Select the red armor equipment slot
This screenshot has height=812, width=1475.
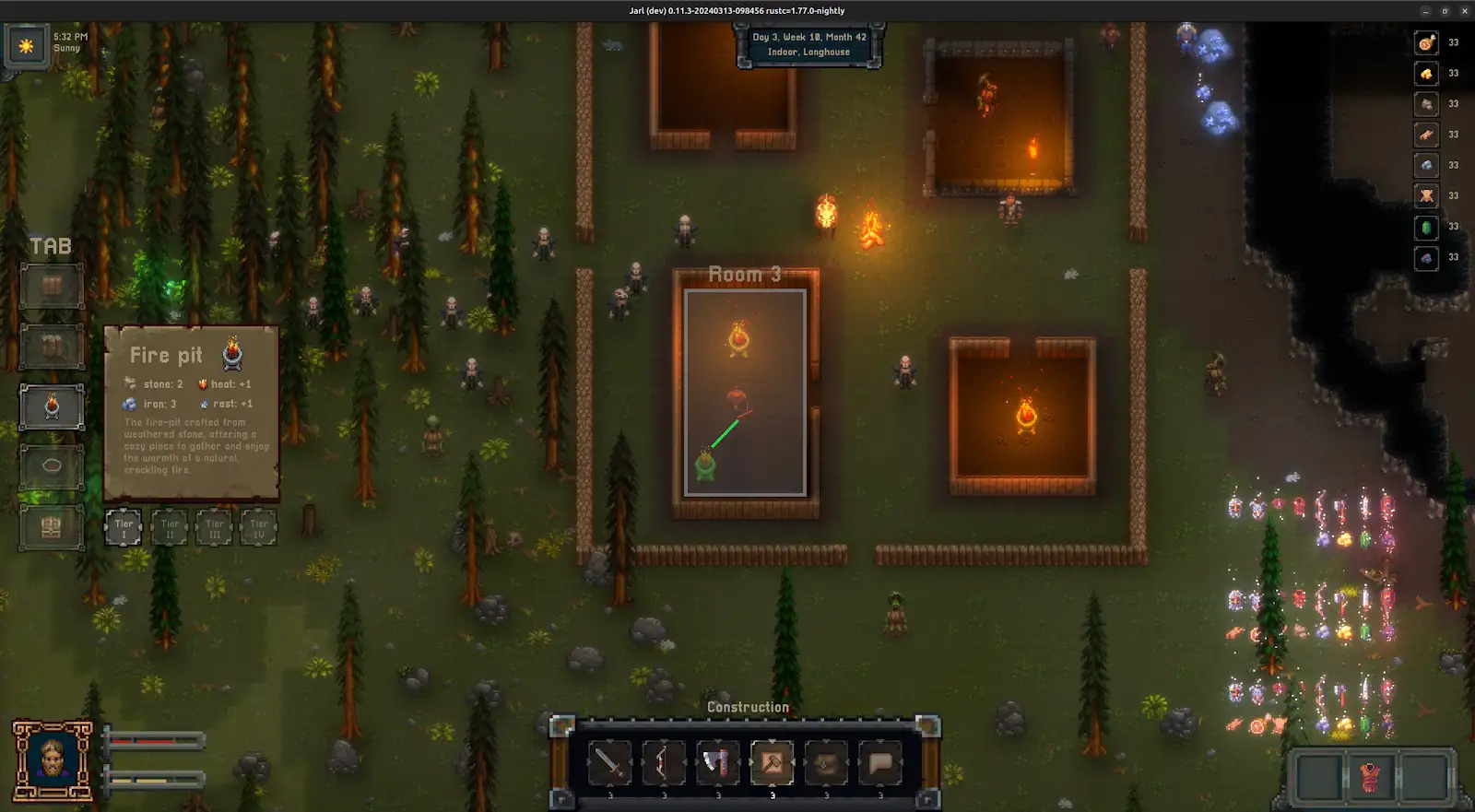(1371, 777)
